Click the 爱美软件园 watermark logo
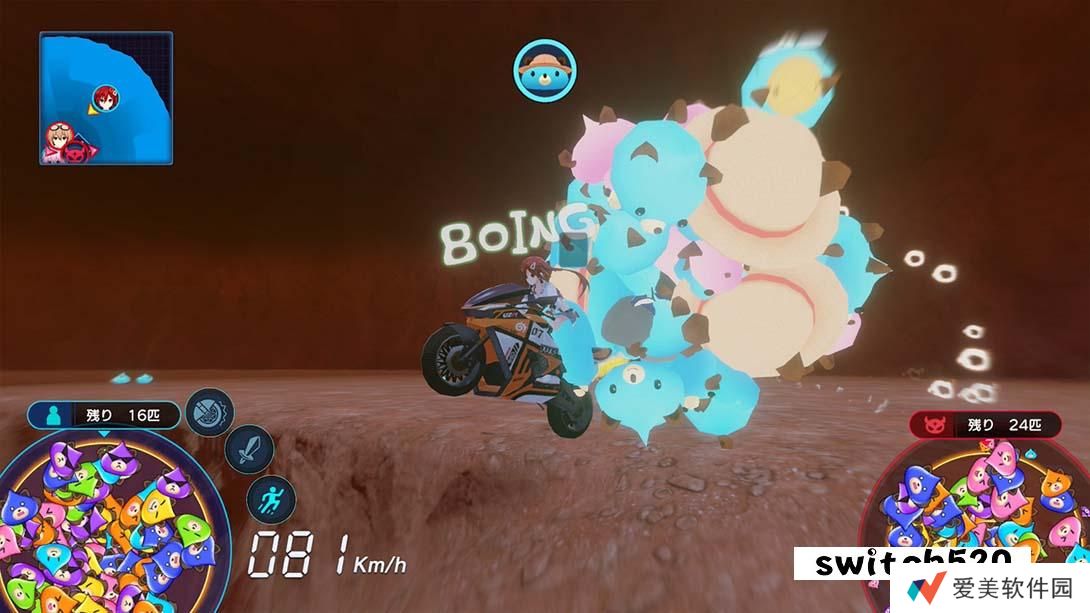The width and height of the screenshot is (1090, 613). [990, 589]
